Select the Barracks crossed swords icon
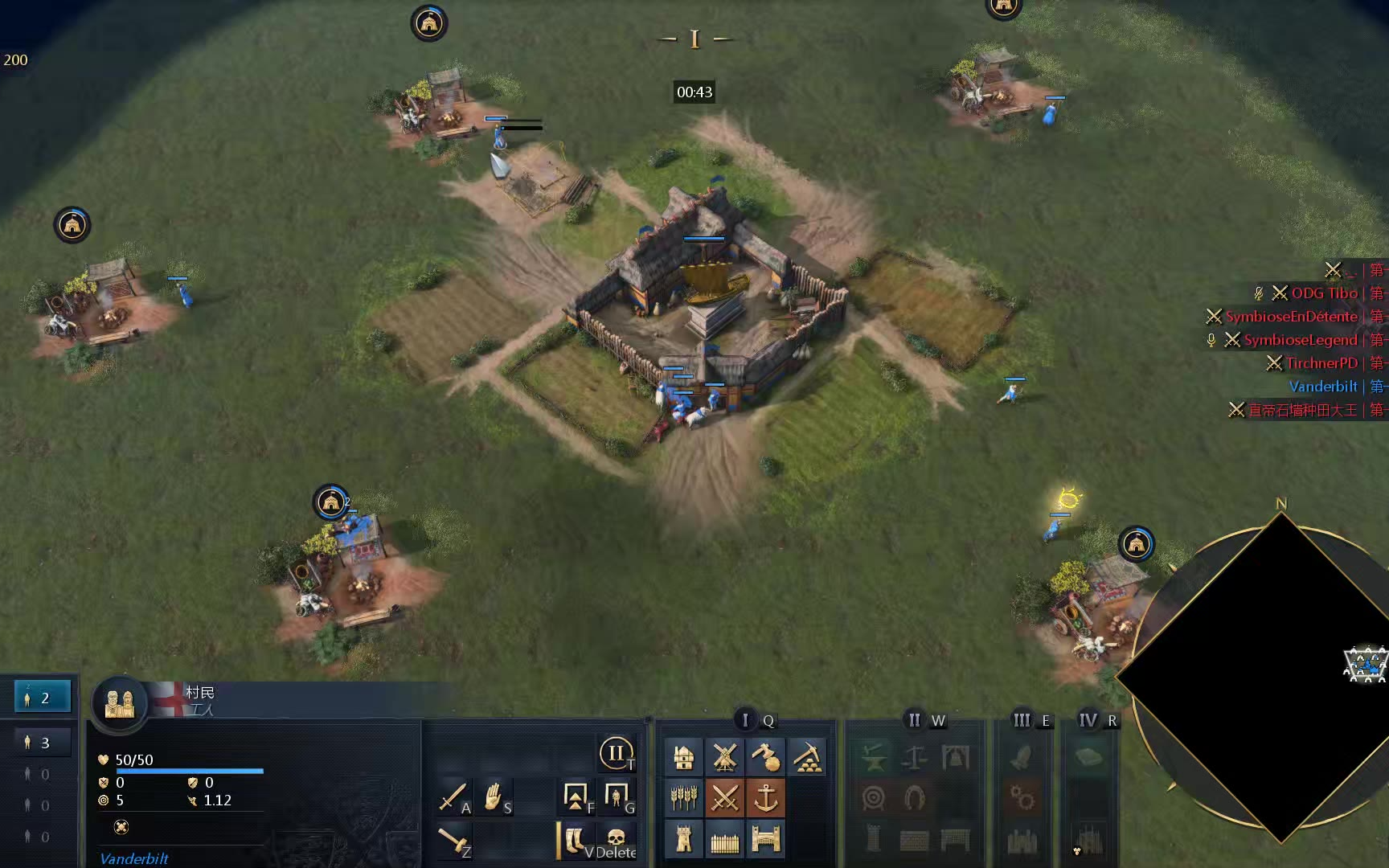 tap(724, 799)
